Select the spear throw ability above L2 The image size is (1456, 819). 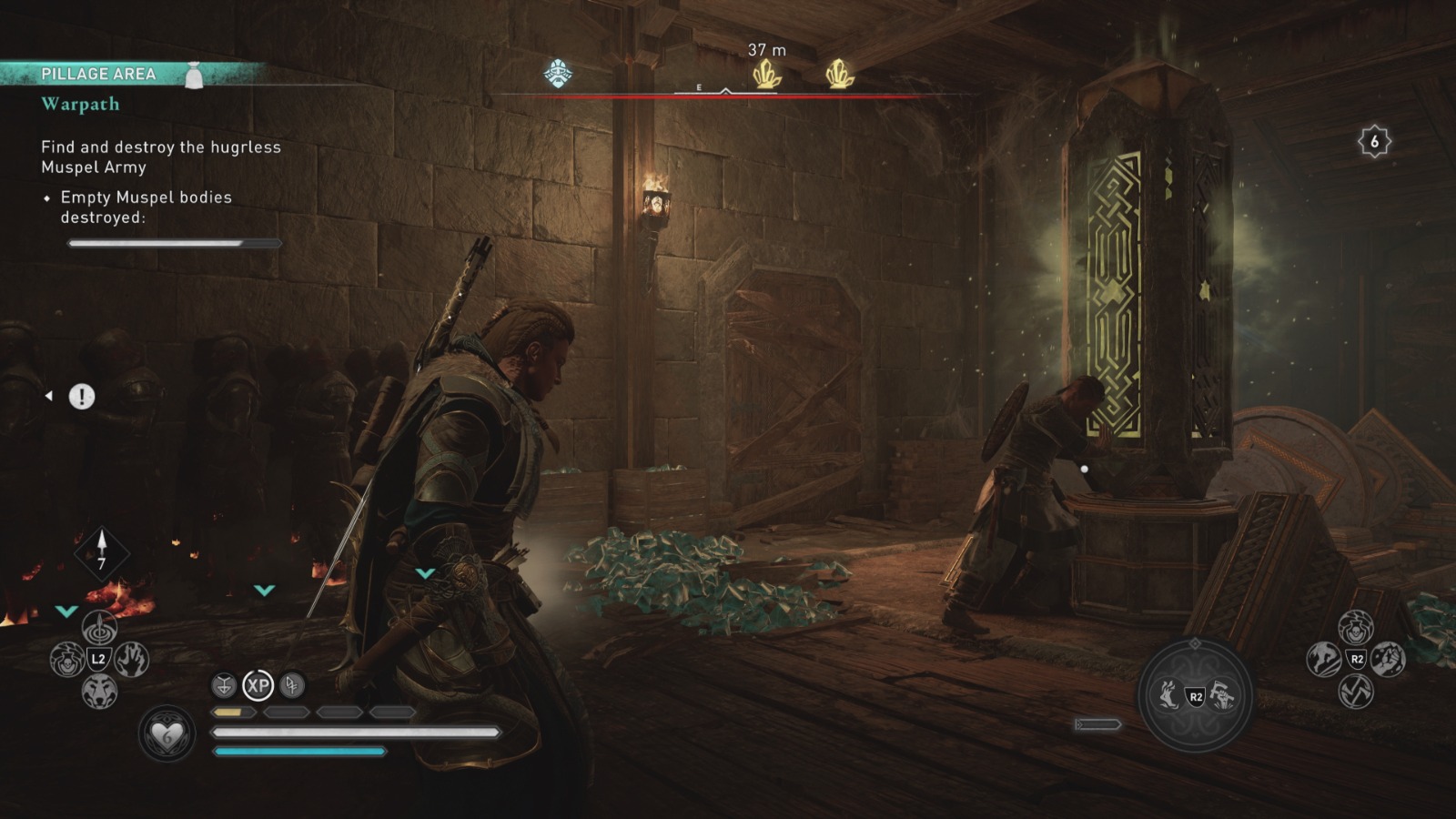pyautogui.click(x=99, y=628)
